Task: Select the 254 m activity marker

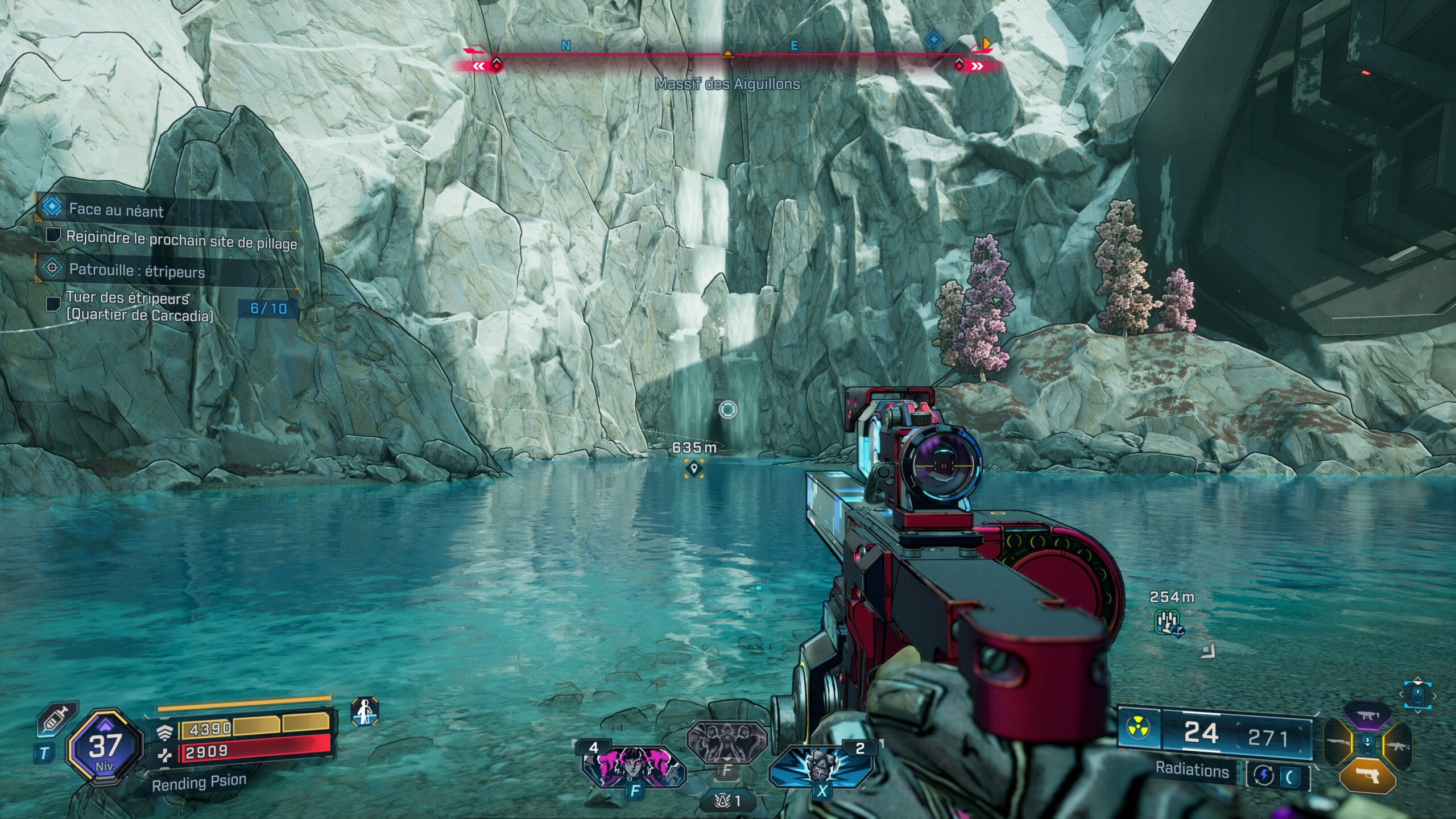Action: coord(1168,621)
